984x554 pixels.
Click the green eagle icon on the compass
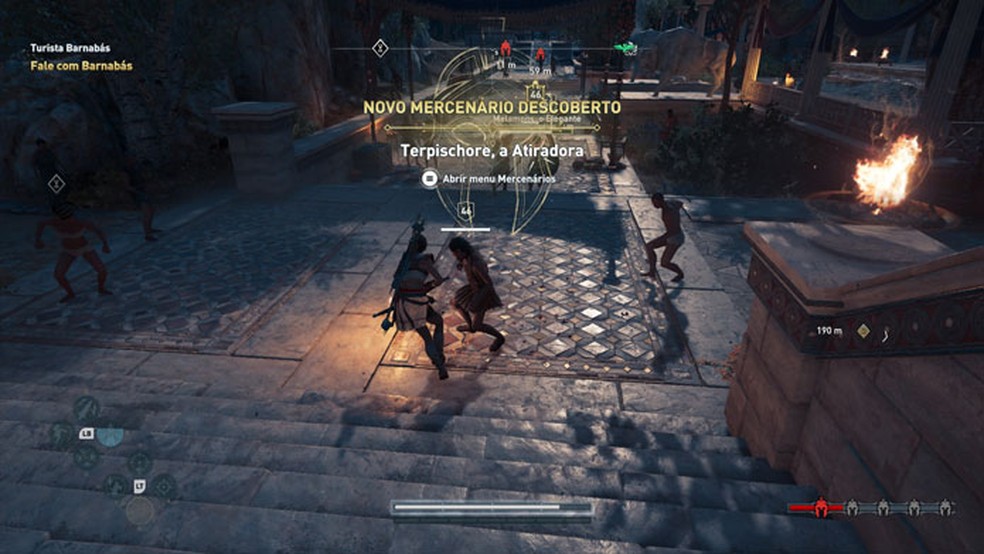click(x=625, y=47)
